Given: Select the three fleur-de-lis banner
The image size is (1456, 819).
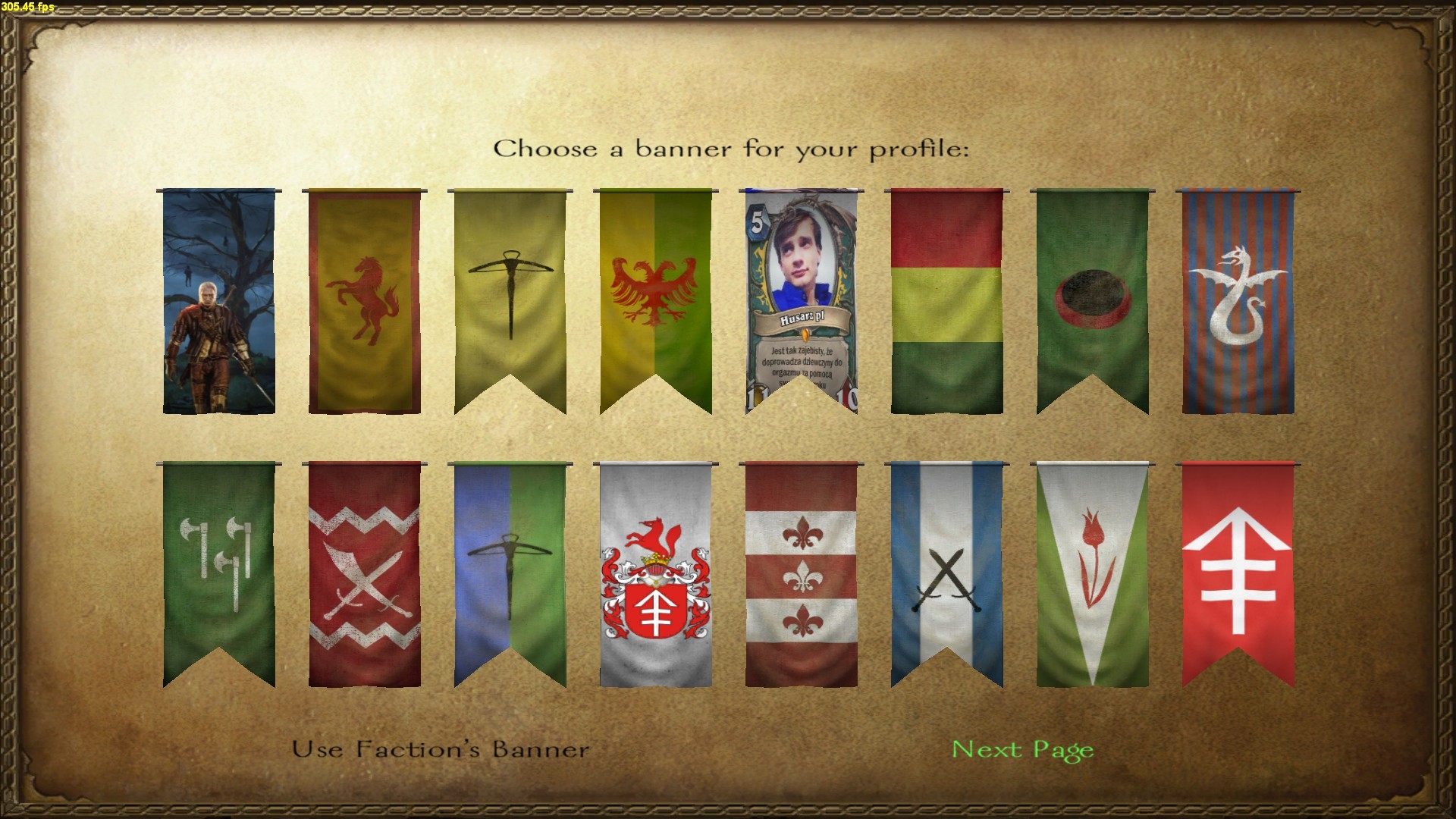Looking at the screenshot, I should point(801,574).
